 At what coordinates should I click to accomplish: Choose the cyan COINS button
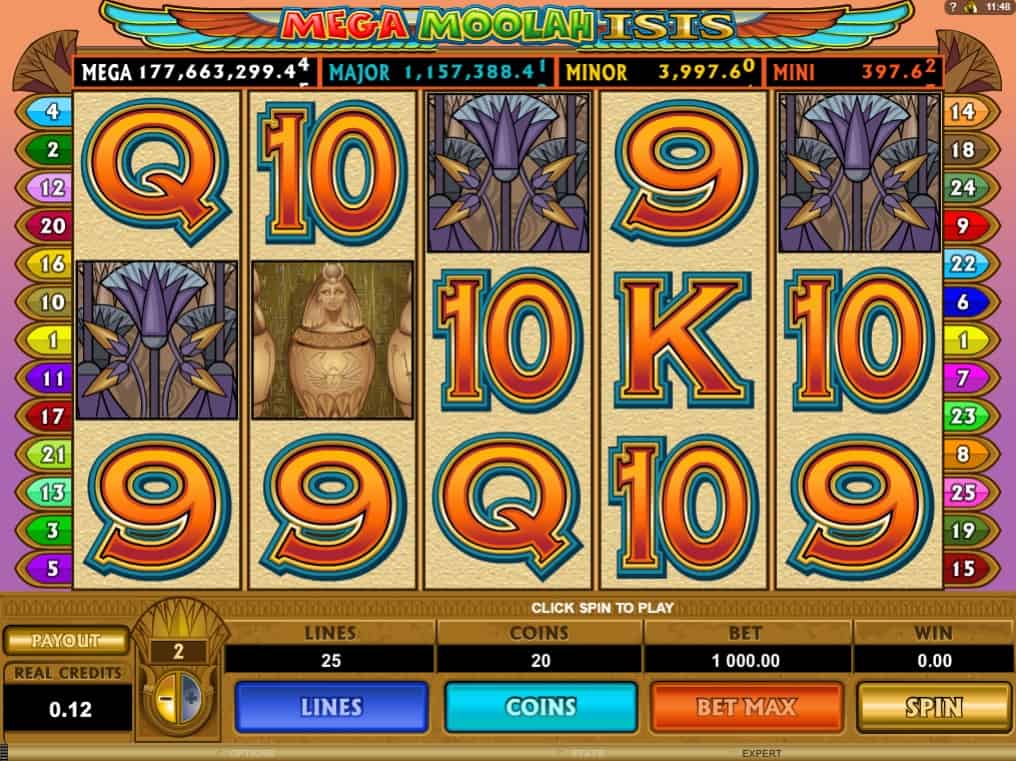click(540, 707)
